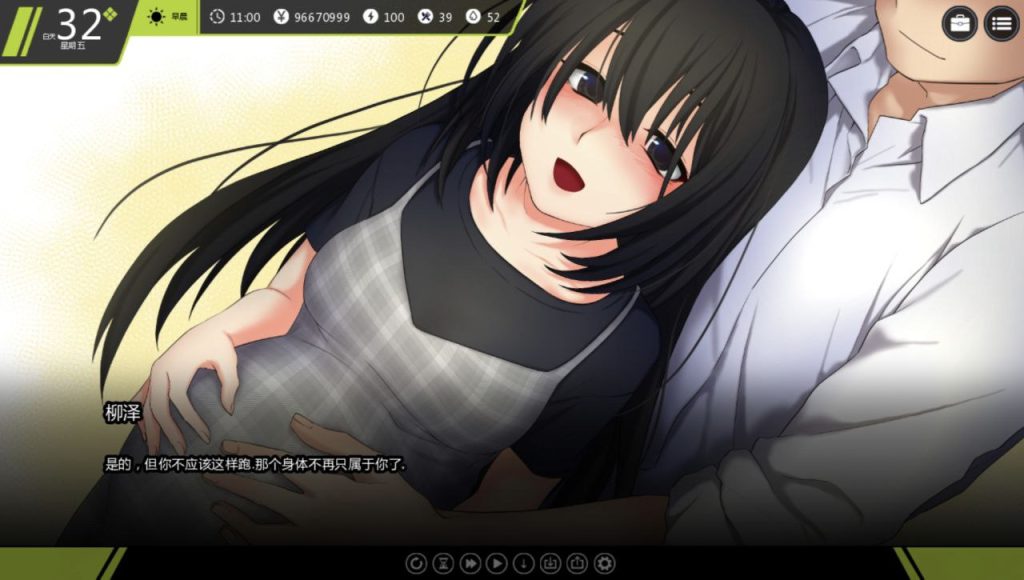Viewport: 1024px width, 580px height.
Task: Click the tray icon with a downward arrow
Action: click(550, 563)
